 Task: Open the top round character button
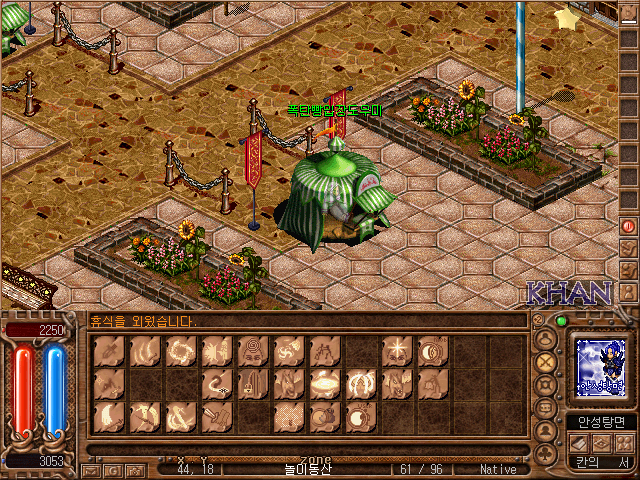[546, 337]
